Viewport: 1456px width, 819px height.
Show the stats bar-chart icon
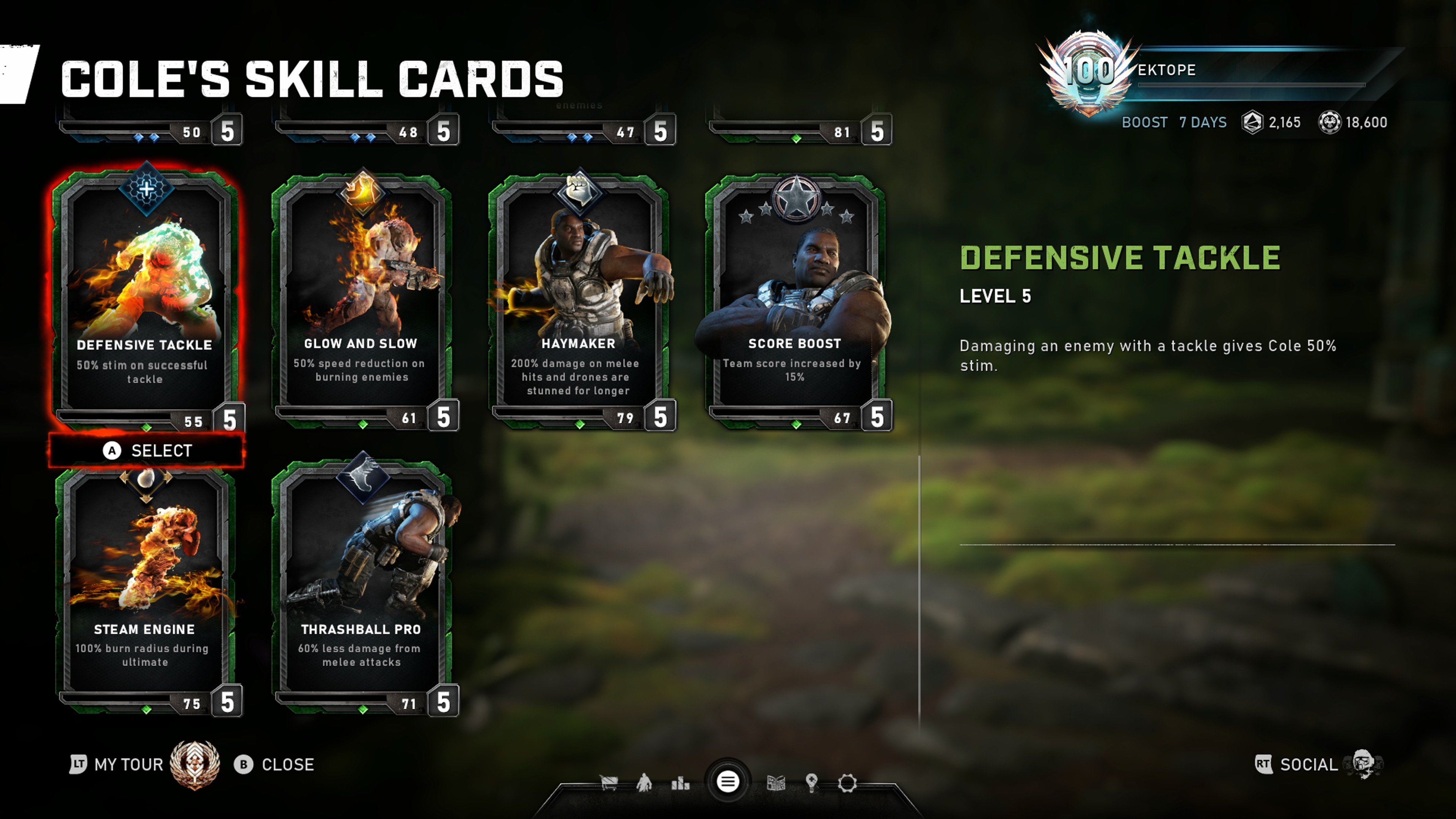[680, 783]
